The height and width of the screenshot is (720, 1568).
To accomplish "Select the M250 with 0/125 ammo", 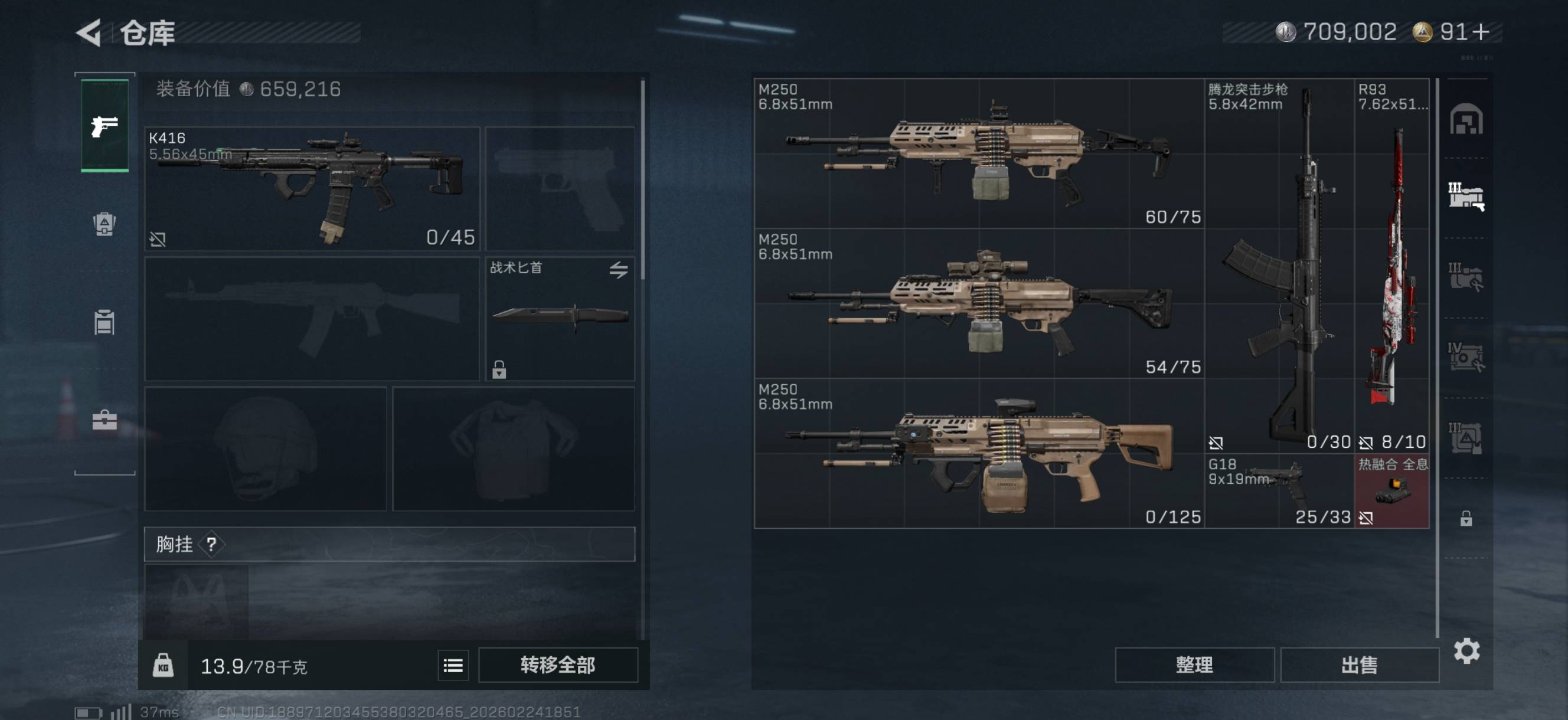I will [x=978, y=453].
